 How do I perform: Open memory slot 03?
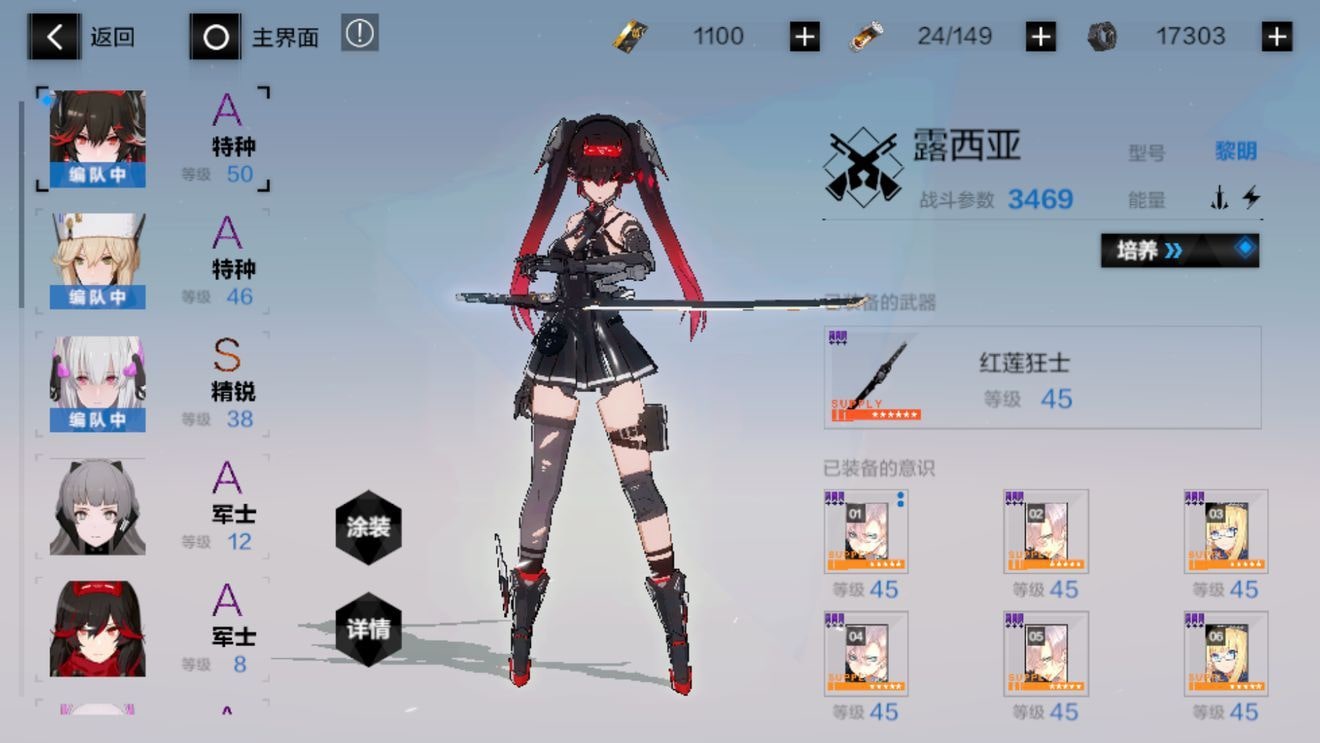(1226, 531)
